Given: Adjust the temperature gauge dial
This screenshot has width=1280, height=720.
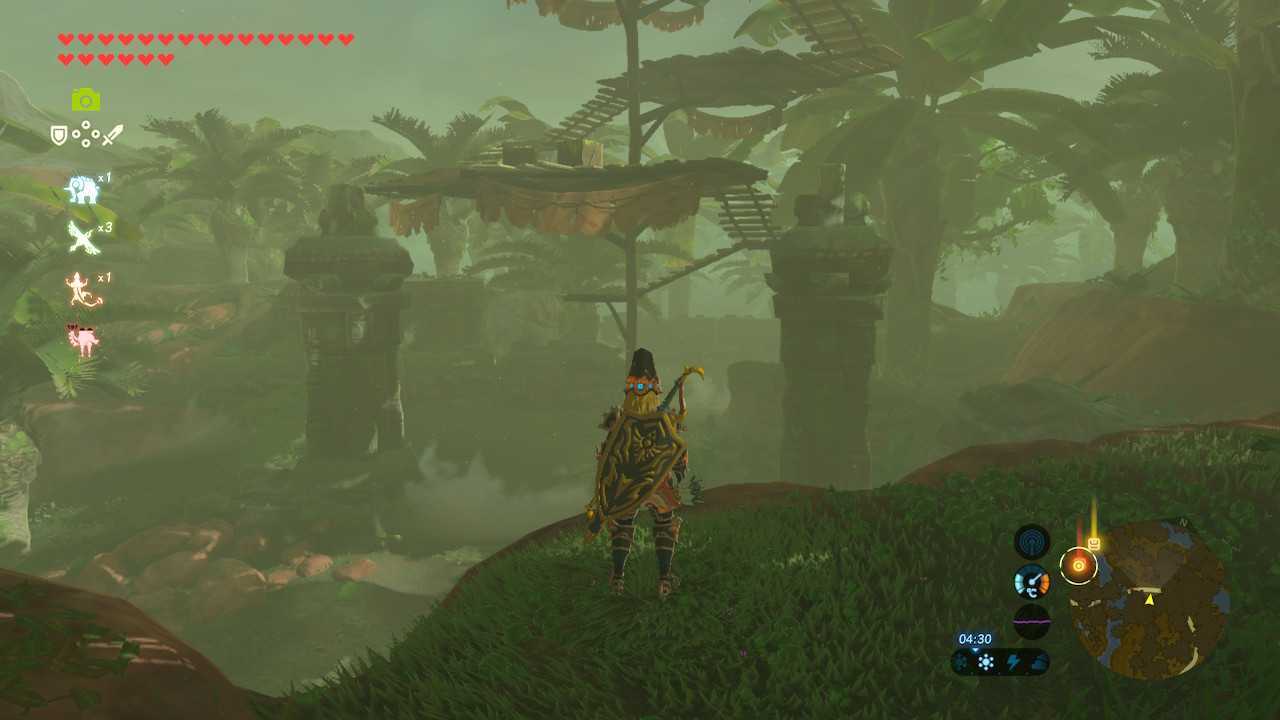Looking at the screenshot, I should tap(1031, 580).
